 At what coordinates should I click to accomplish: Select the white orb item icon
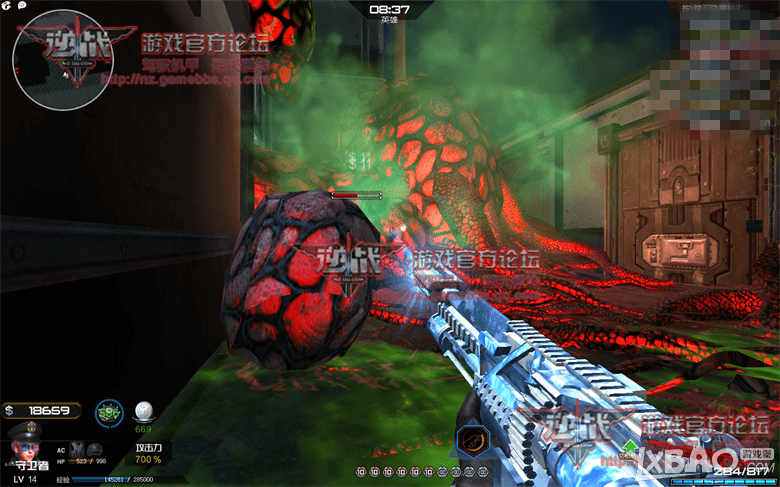(x=145, y=411)
